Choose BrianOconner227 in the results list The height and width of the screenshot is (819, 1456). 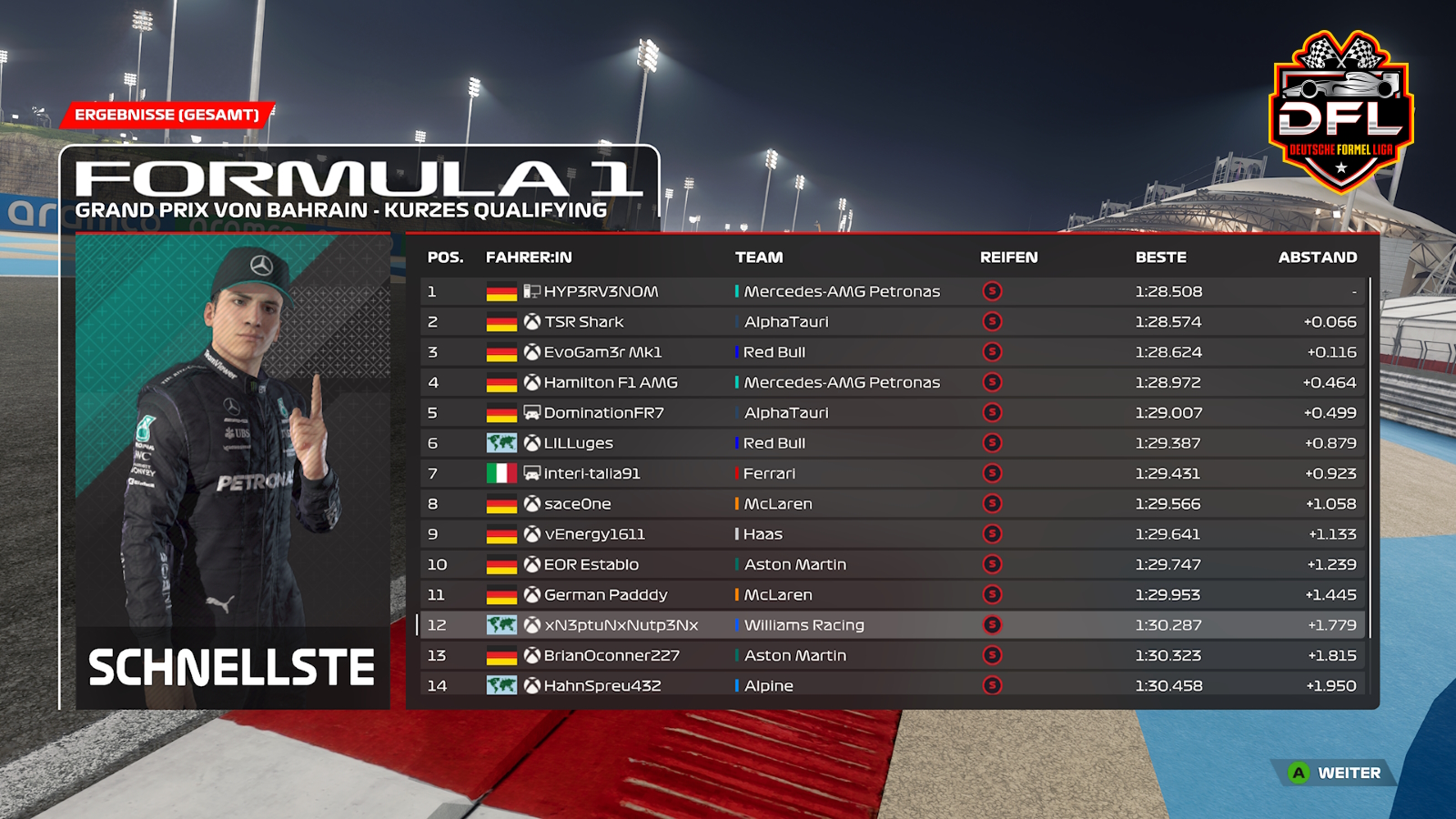(612, 655)
